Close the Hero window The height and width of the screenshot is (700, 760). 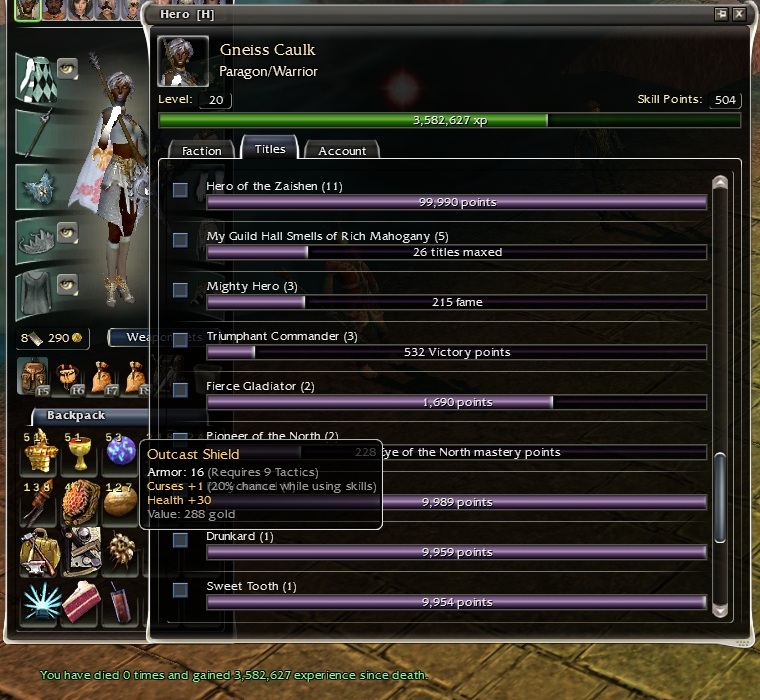pos(739,15)
